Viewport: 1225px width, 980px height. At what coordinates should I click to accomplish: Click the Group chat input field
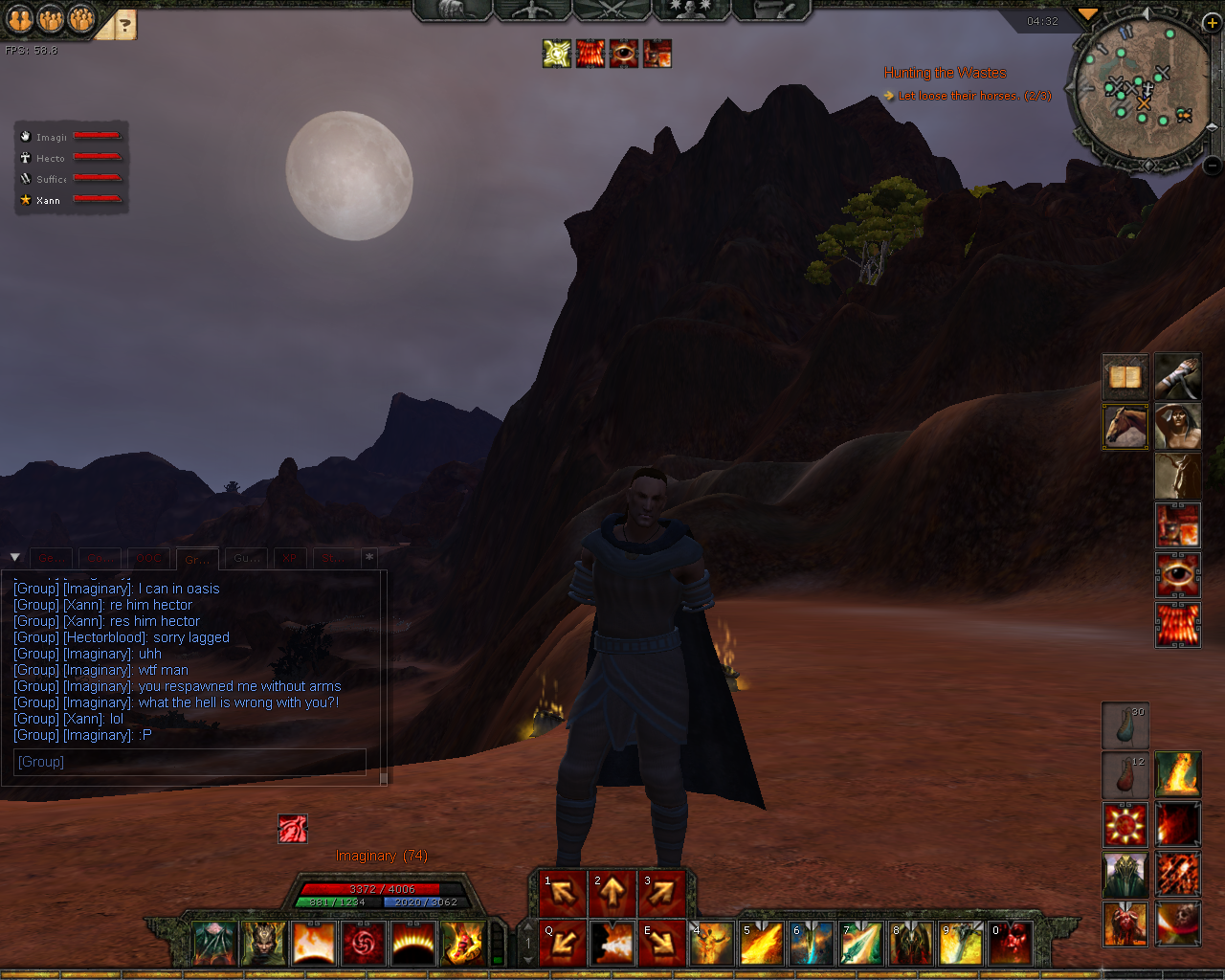[x=189, y=762]
